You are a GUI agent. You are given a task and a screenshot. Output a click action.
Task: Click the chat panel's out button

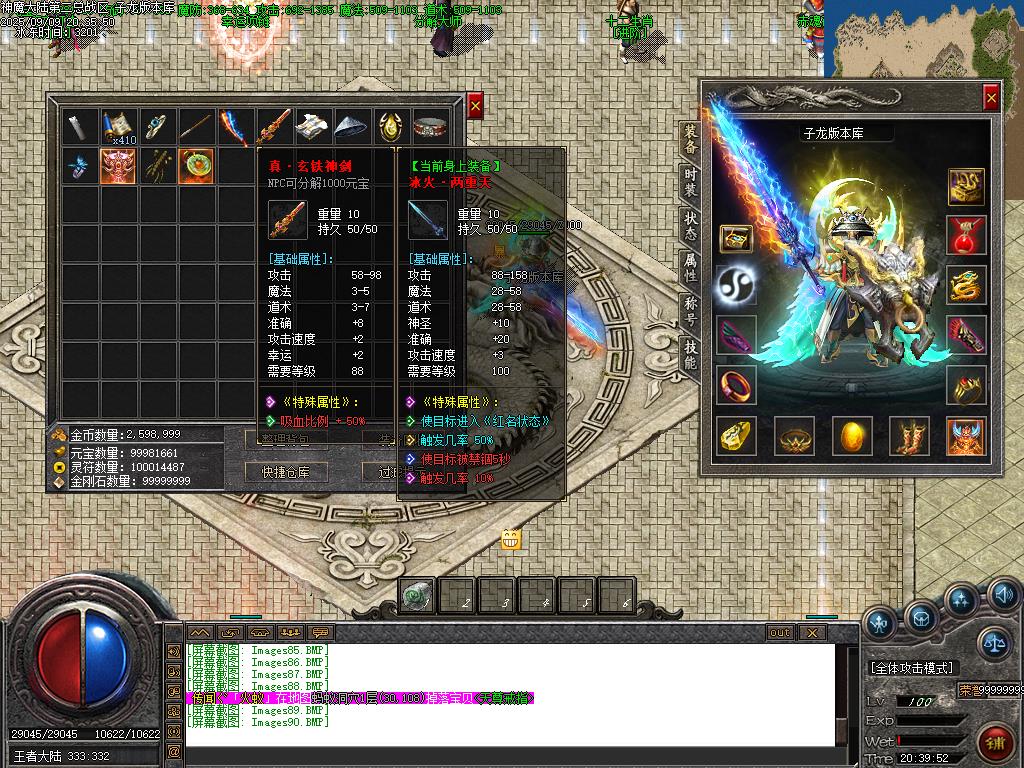779,632
